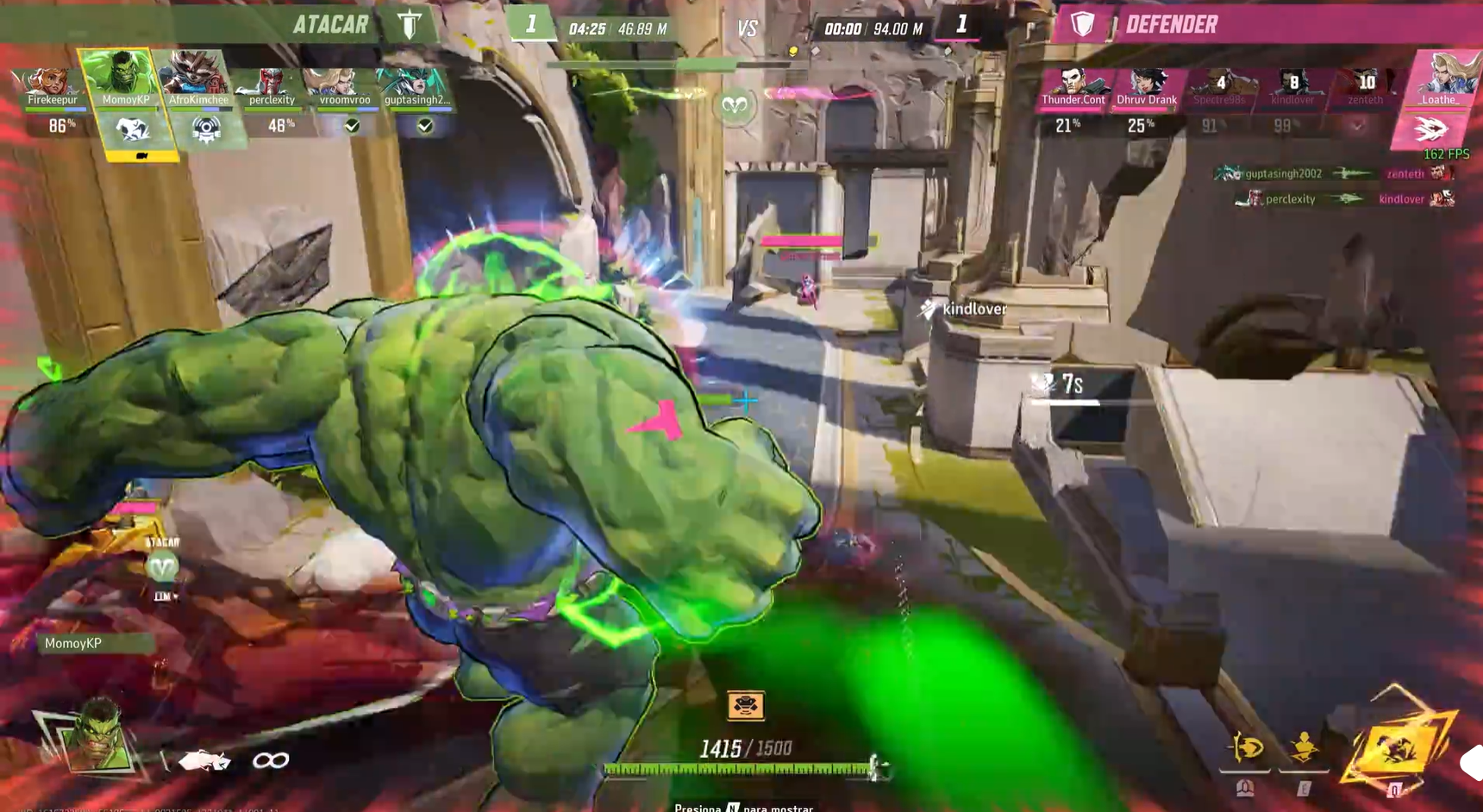Select guptasingh2's teammate portrait
The height and width of the screenshot is (812, 1483).
pyautogui.click(x=416, y=83)
